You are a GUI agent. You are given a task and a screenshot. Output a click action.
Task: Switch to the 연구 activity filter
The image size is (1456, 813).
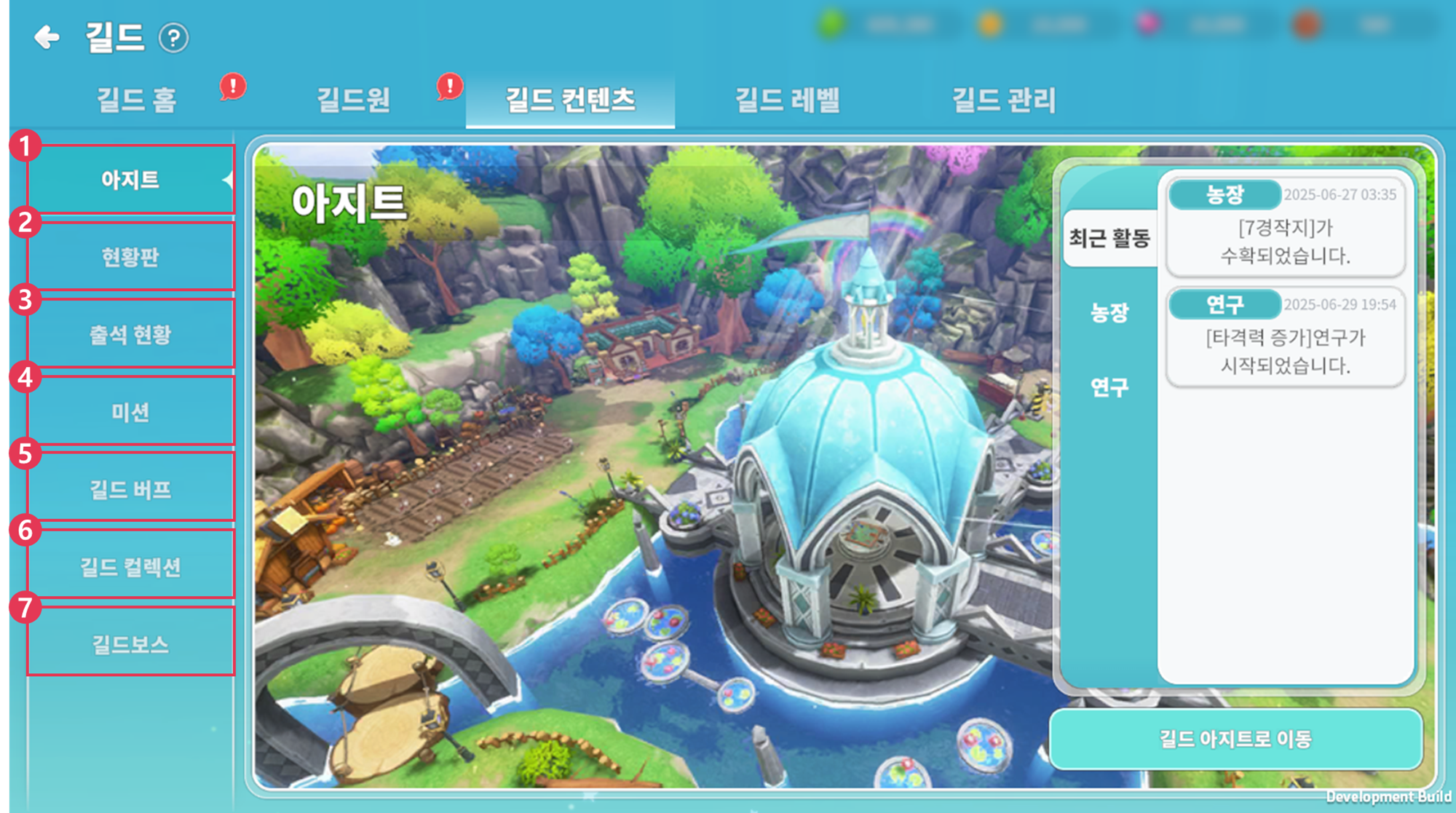(x=1109, y=387)
